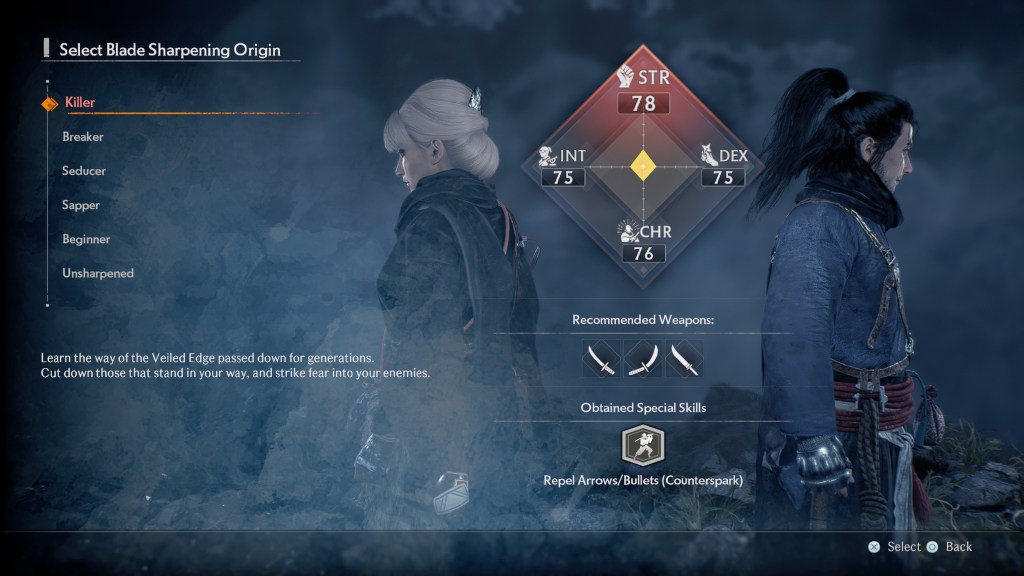
Task: Click the Repel Arrows/Bullets Counterspark skill icon
Action: pos(643,446)
